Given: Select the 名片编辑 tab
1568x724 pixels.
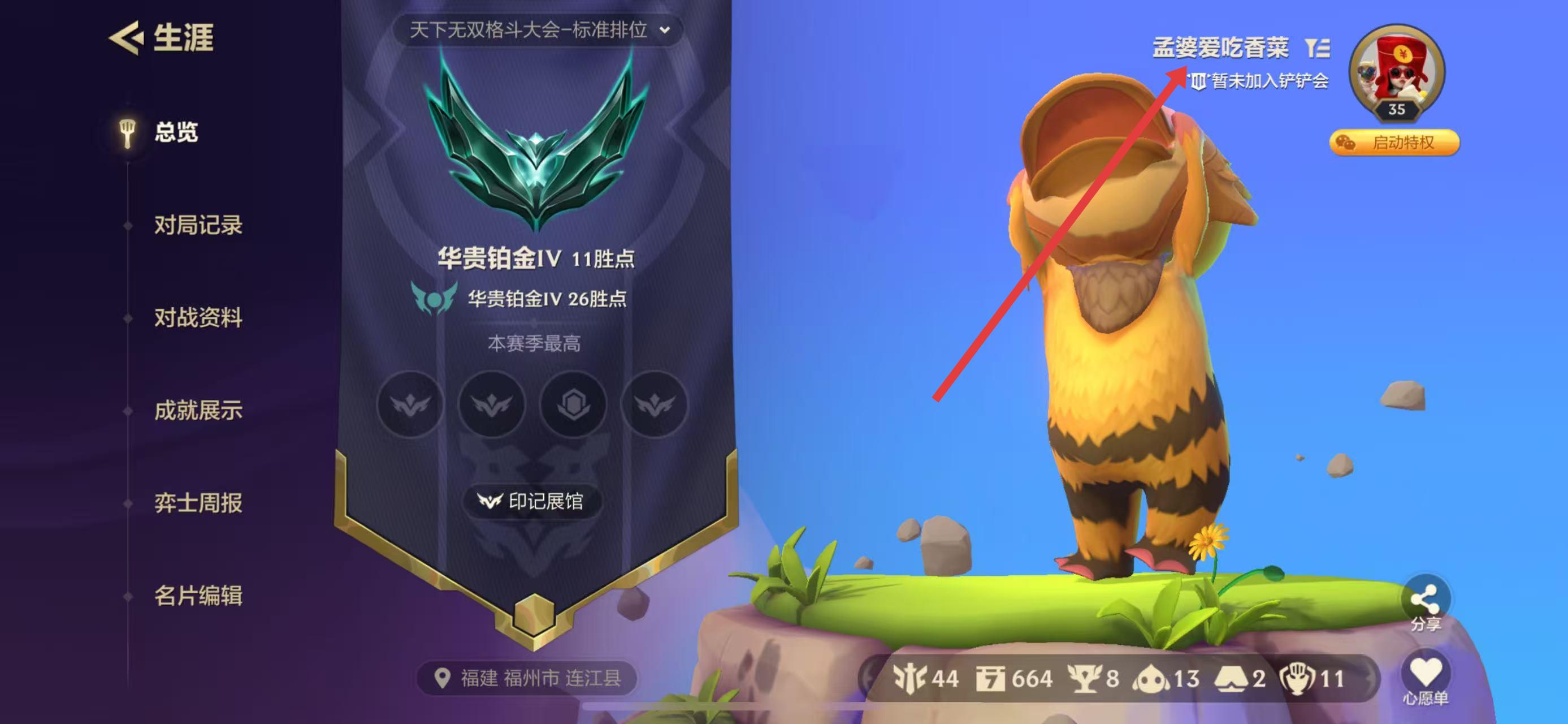Looking at the screenshot, I should (x=198, y=596).
